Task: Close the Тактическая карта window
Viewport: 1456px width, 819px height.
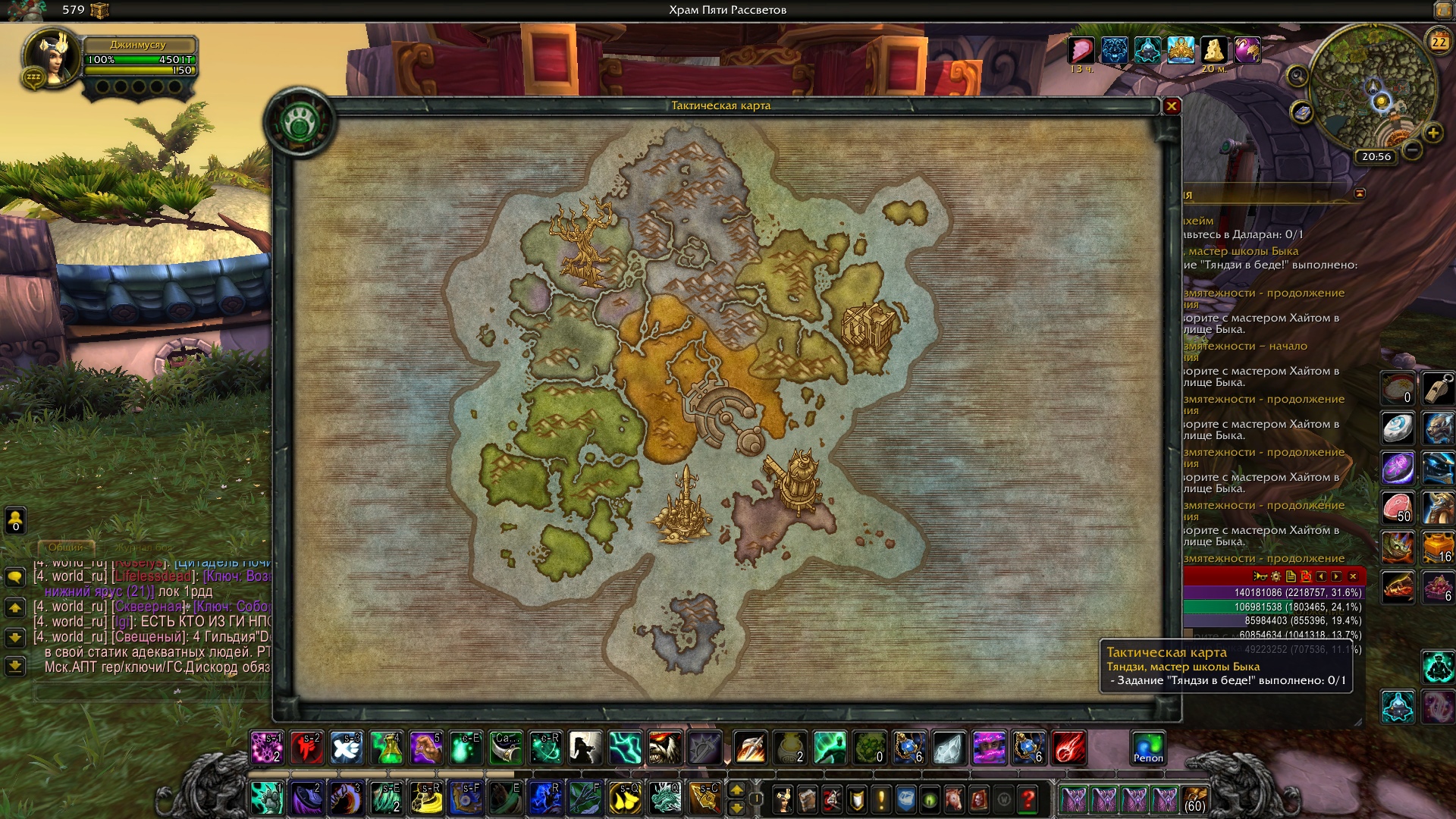Action: coord(1172,106)
